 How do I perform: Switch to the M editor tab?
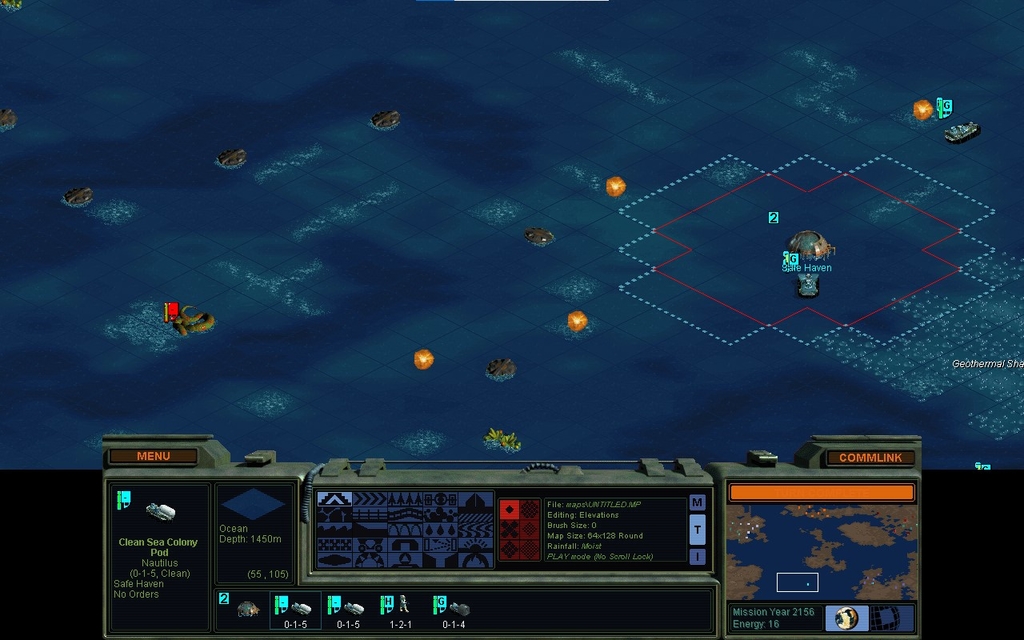(697, 502)
